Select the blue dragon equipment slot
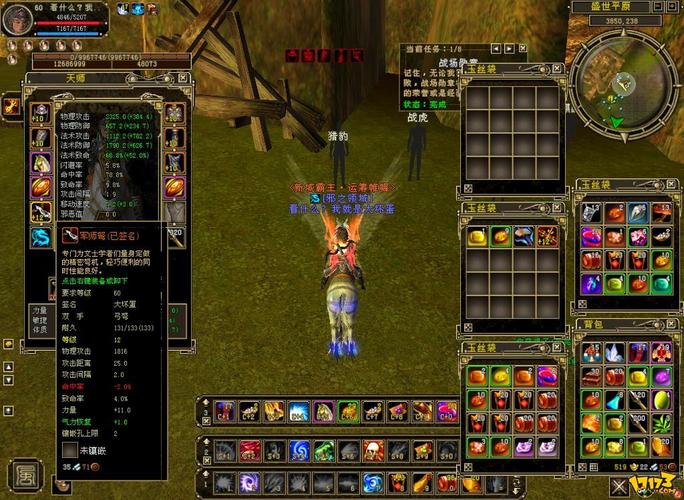684x500 pixels. point(41,236)
